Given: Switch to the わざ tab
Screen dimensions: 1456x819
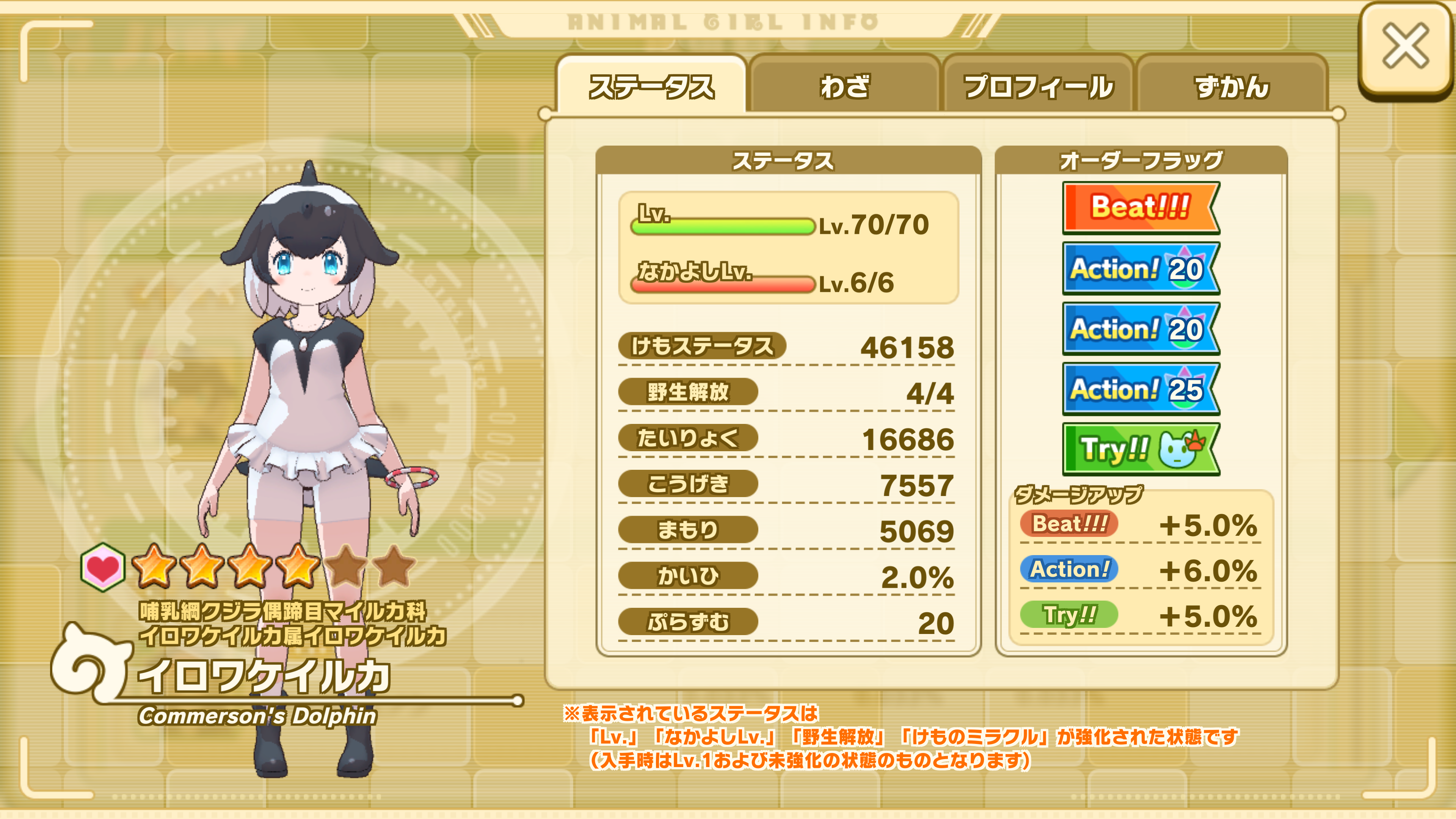Looking at the screenshot, I should (844, 86).
